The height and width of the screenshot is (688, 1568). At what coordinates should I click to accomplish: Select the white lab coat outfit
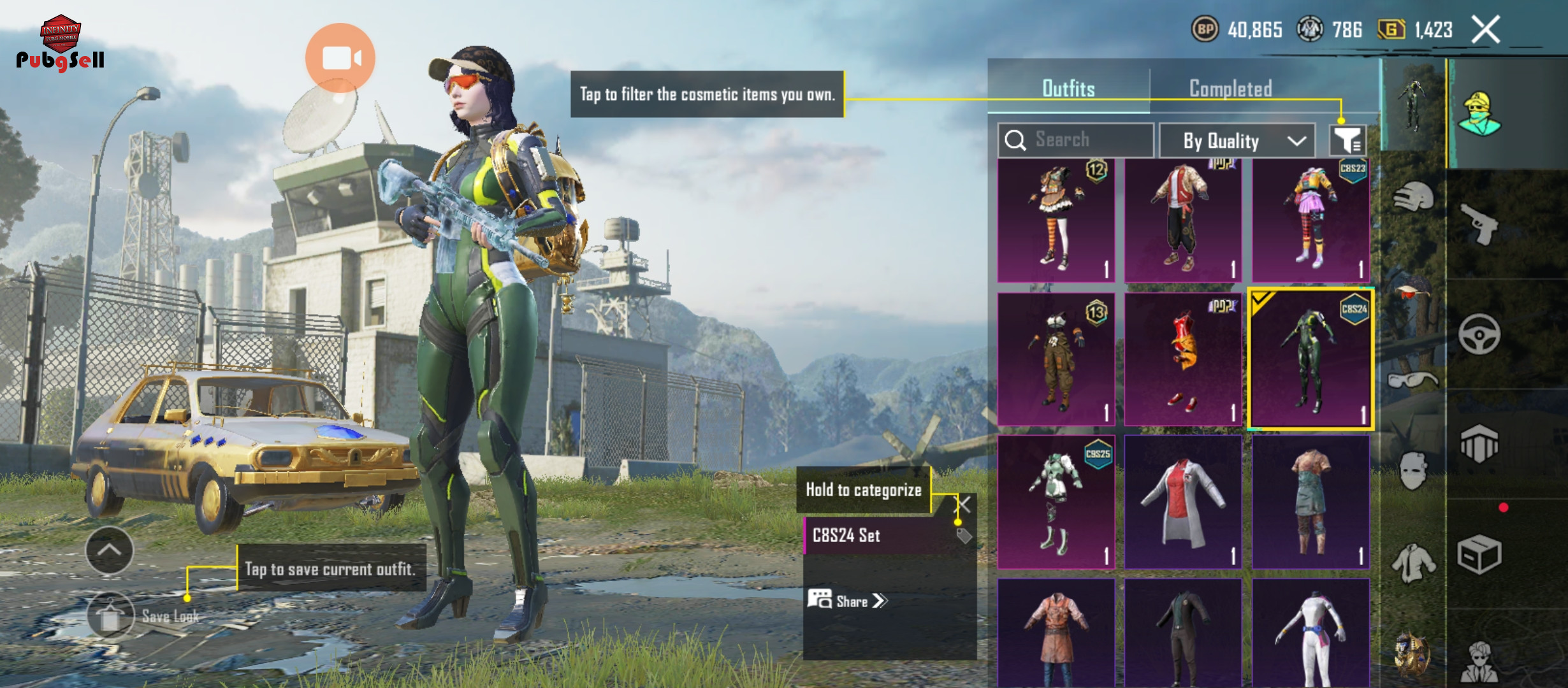(x=1183, y=502)
